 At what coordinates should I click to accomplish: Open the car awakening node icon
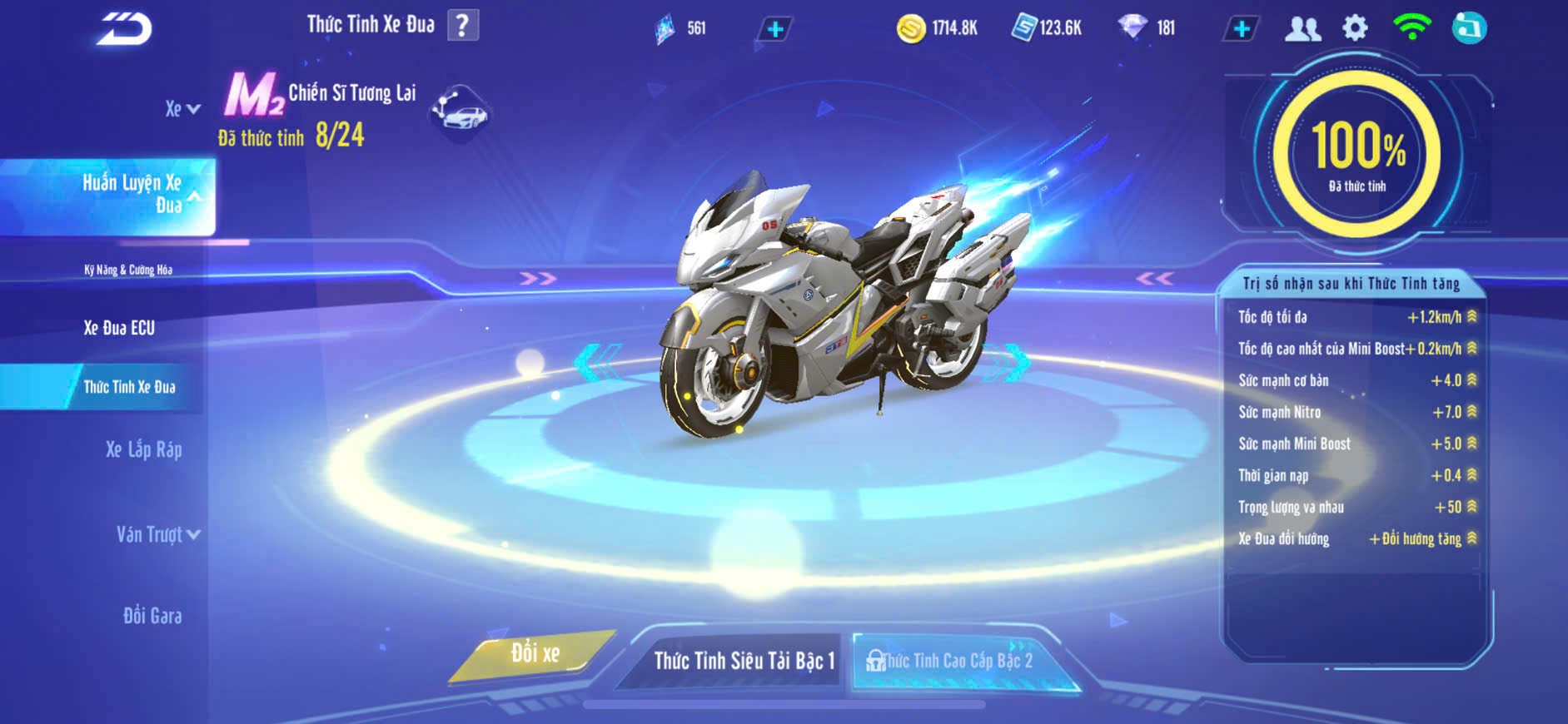(460, 112)
